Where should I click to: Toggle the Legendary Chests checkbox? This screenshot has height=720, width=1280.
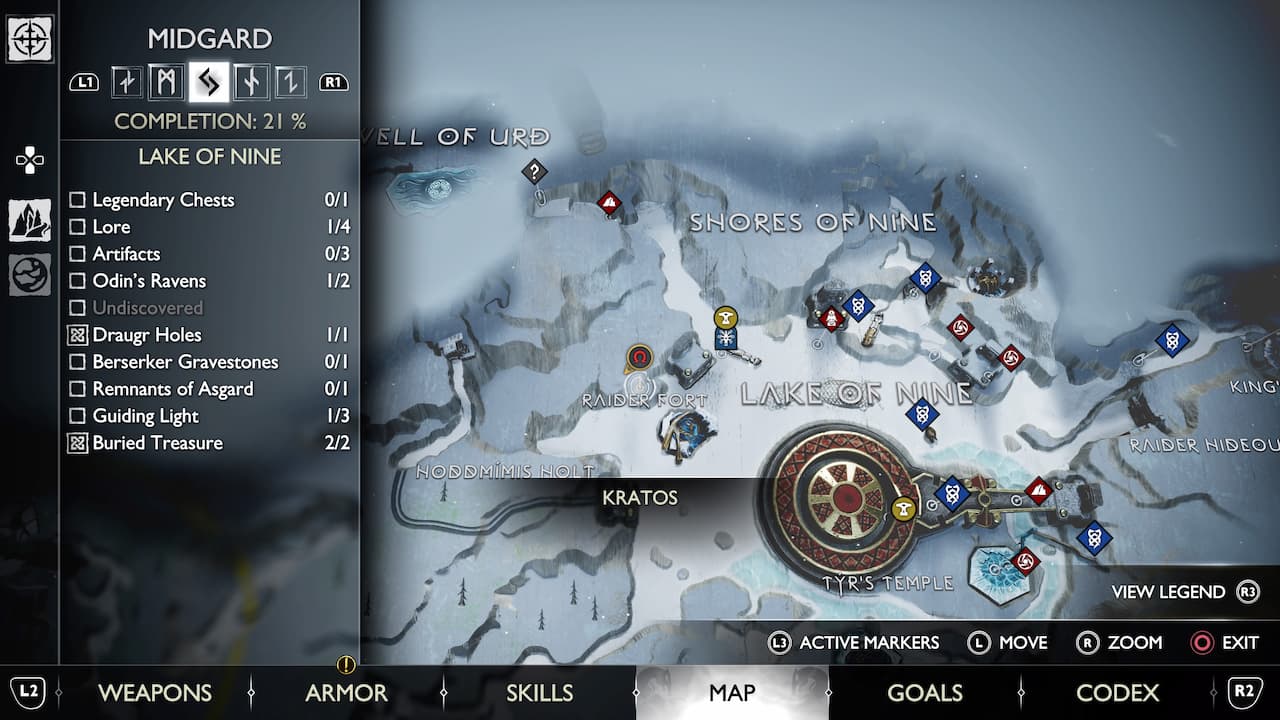click(77, 200)
